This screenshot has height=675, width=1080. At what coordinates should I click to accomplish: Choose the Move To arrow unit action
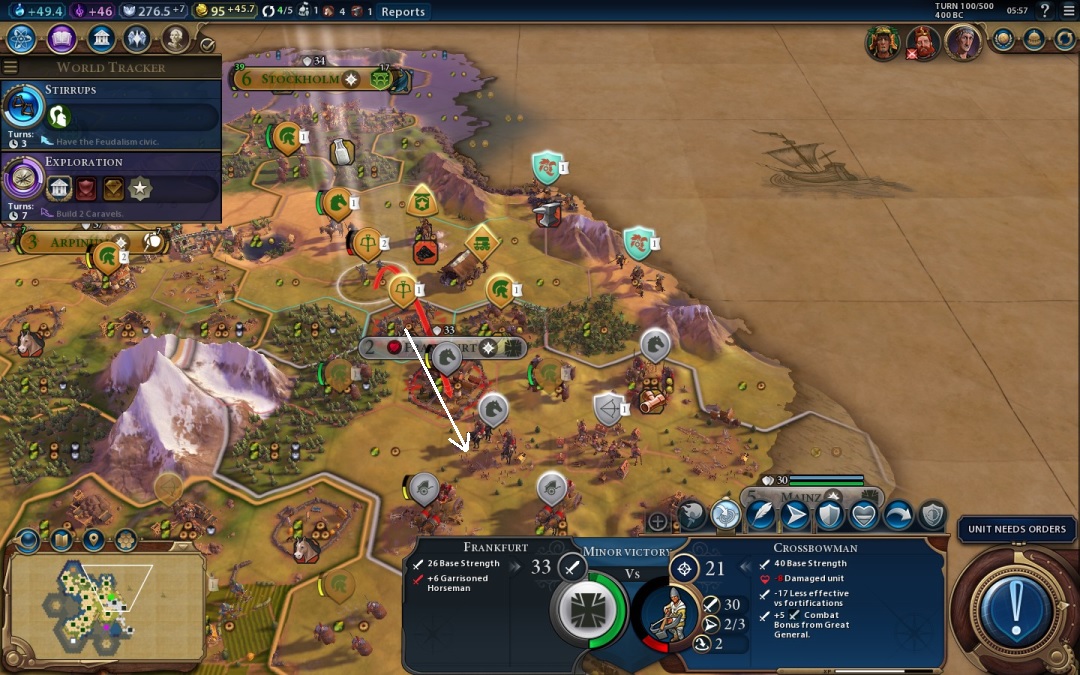(796, 515)
